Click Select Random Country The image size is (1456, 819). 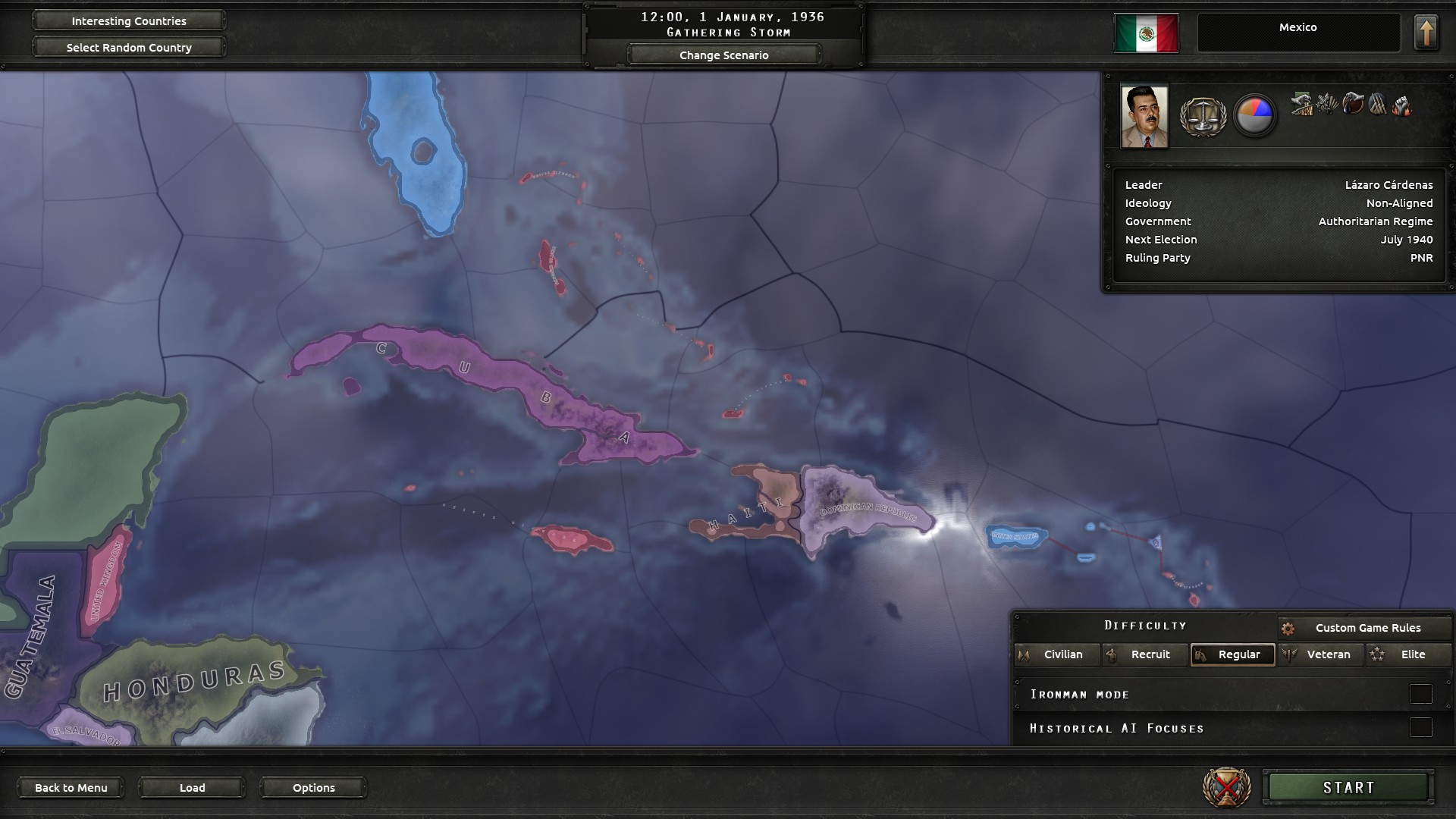coord(127,47)
